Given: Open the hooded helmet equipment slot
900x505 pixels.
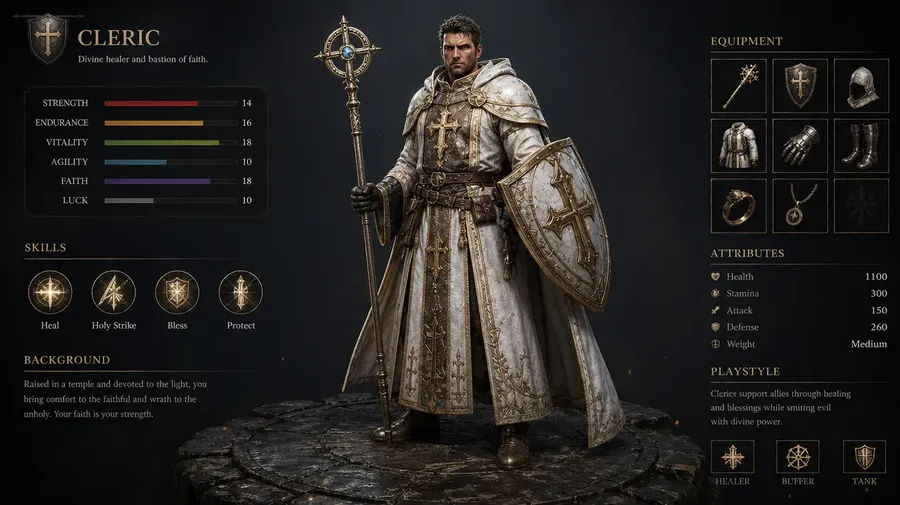Looking at the screenshot, I should [861, 85].
